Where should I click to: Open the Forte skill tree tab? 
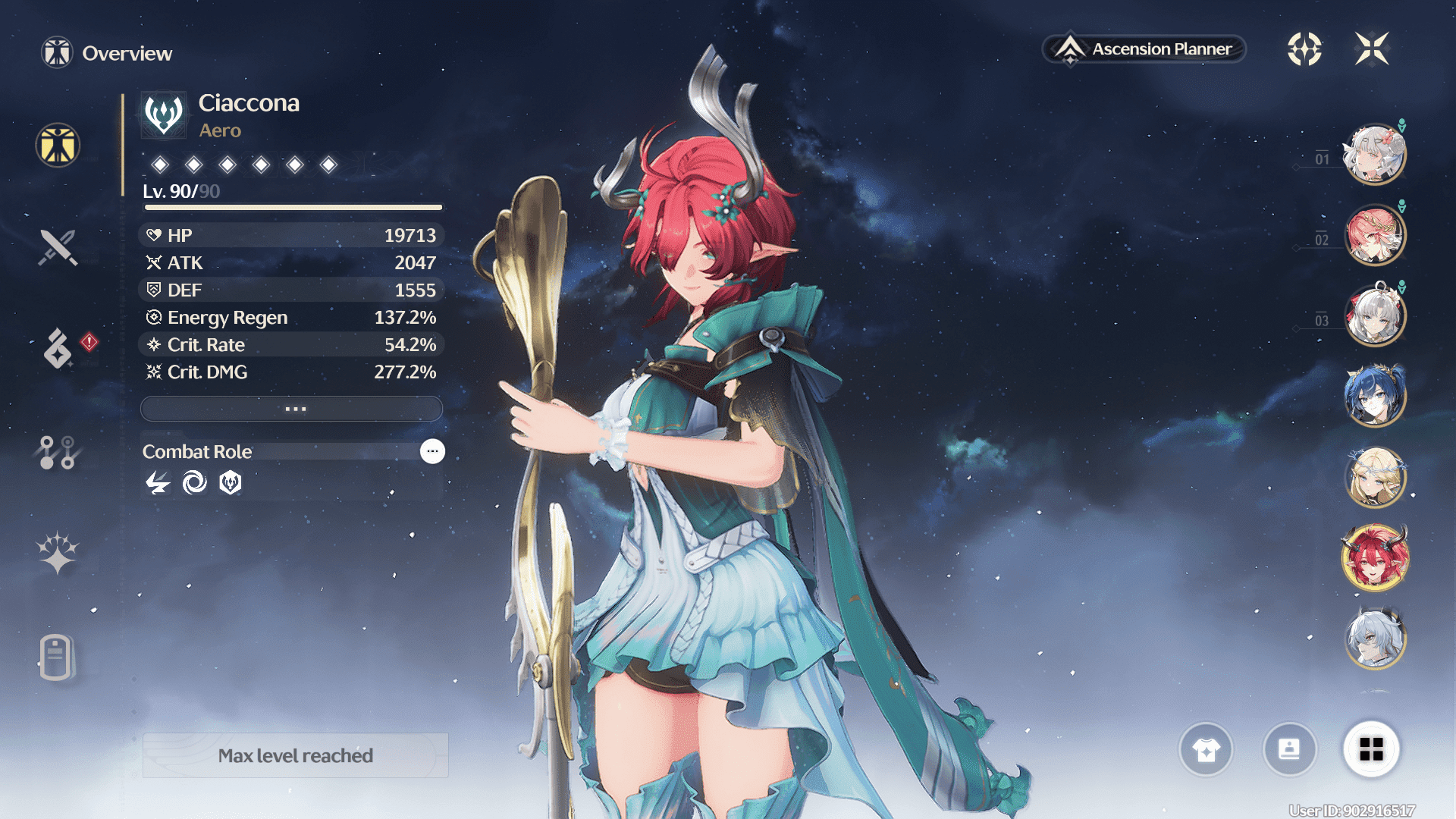pyautogui.click(x=58, y=452)
